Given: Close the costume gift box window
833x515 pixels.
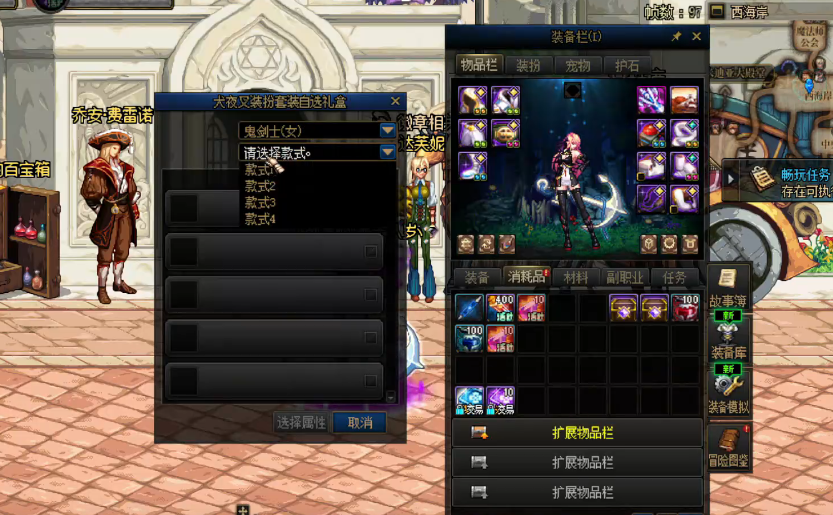Looking at the screenshot, I should pos(395,101).
